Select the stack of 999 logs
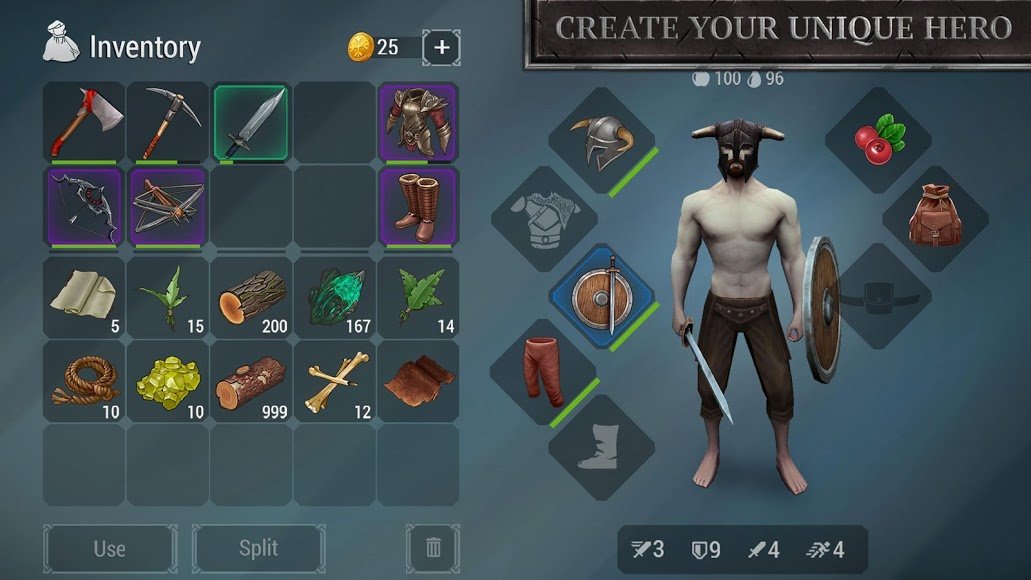The image size is (1031, 580). click(251, 381)
